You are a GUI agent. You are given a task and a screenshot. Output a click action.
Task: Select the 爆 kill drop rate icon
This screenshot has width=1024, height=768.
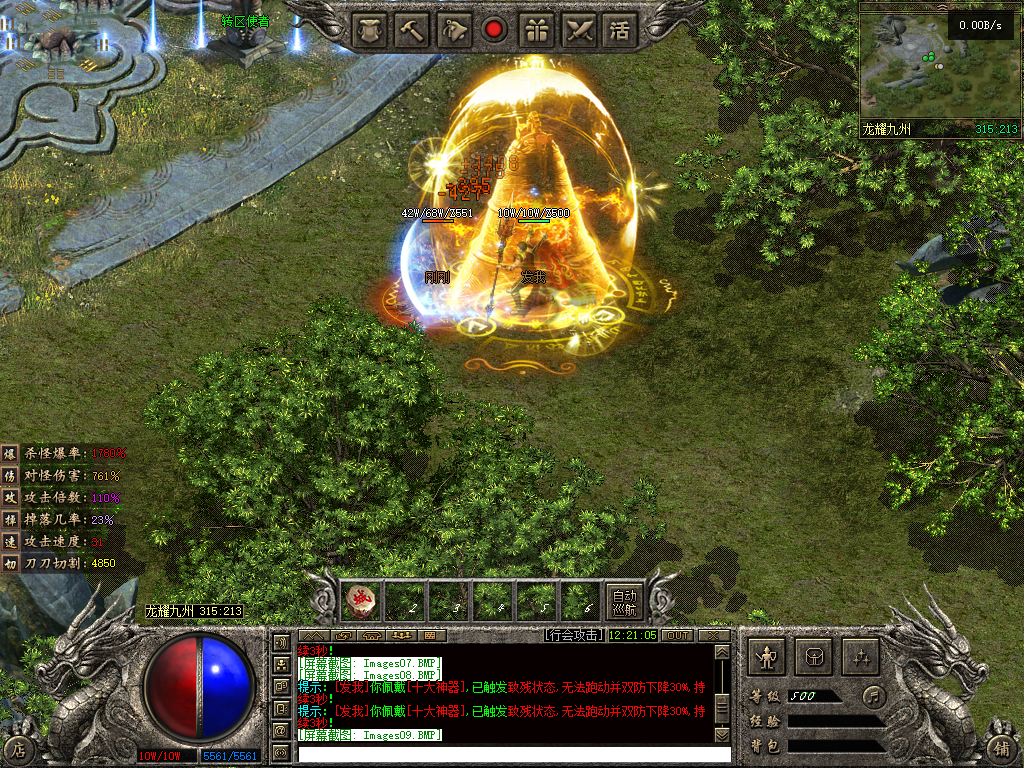10,453
